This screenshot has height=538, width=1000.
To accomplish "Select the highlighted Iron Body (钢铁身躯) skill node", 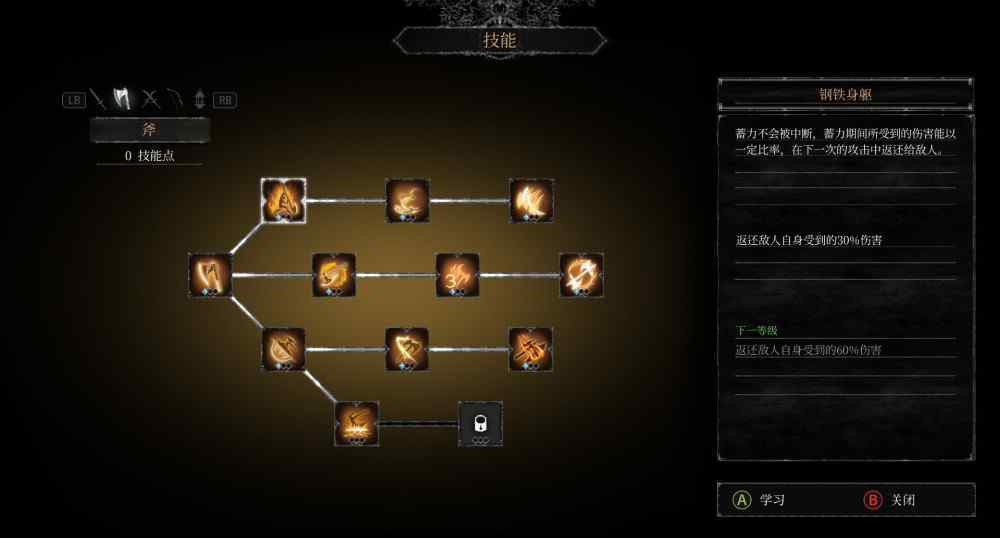I will [283, 200].
